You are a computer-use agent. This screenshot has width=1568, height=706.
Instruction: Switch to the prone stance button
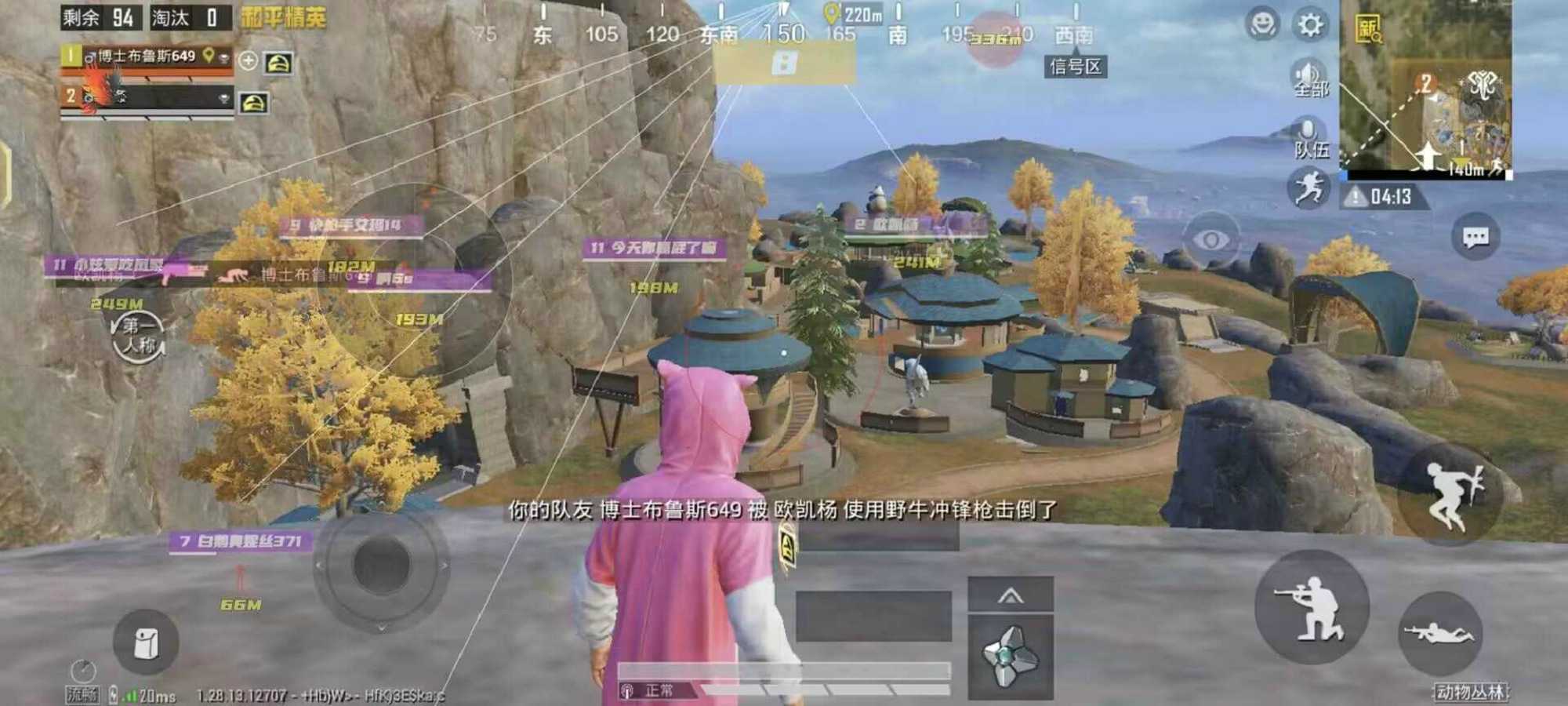(1439, 632)
